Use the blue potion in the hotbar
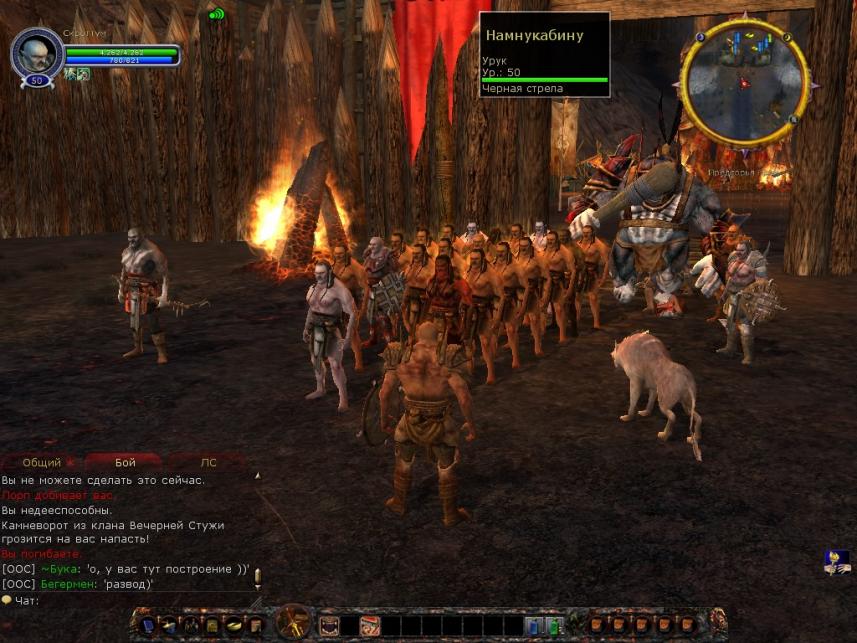The image size is (857, 643). (x=533, y=626)
